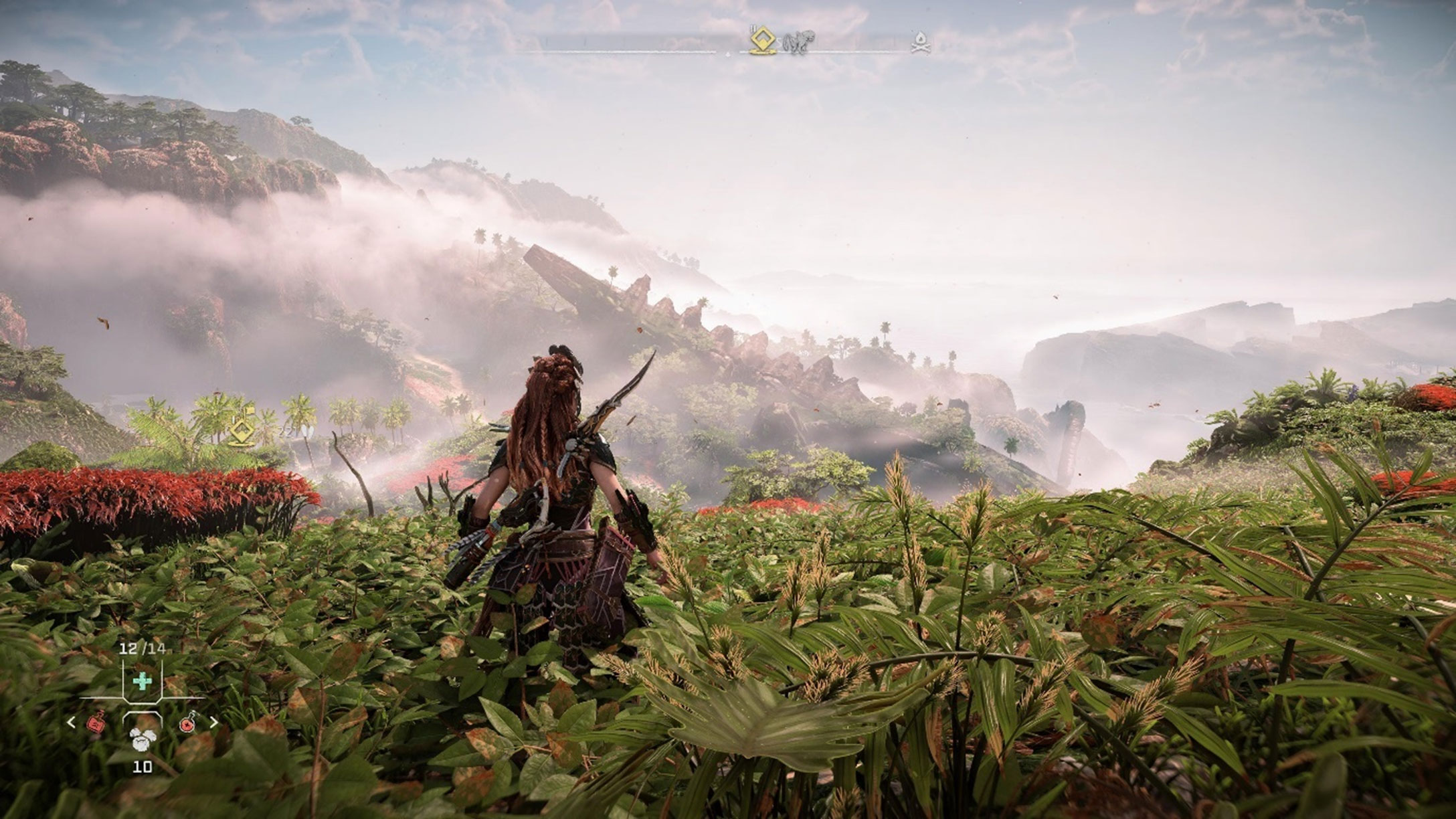Screen dimensions: 1456x819
Task: Cycle right through potions using the right chevron
Action: tap(214, 722)
